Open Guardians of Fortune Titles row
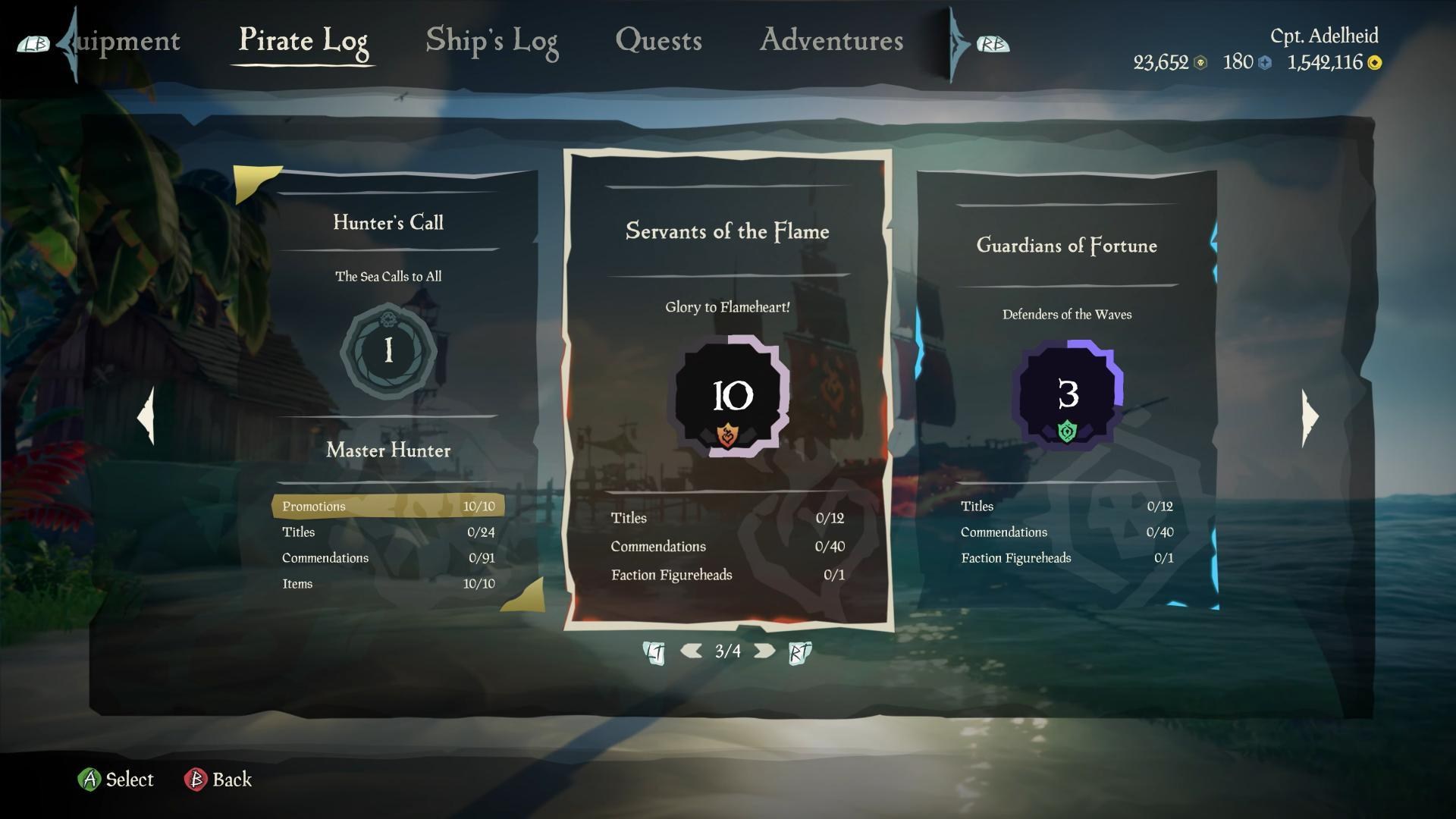This screenshot has height=819, width=1456. pyautogui.click(x=1066, y=507)
